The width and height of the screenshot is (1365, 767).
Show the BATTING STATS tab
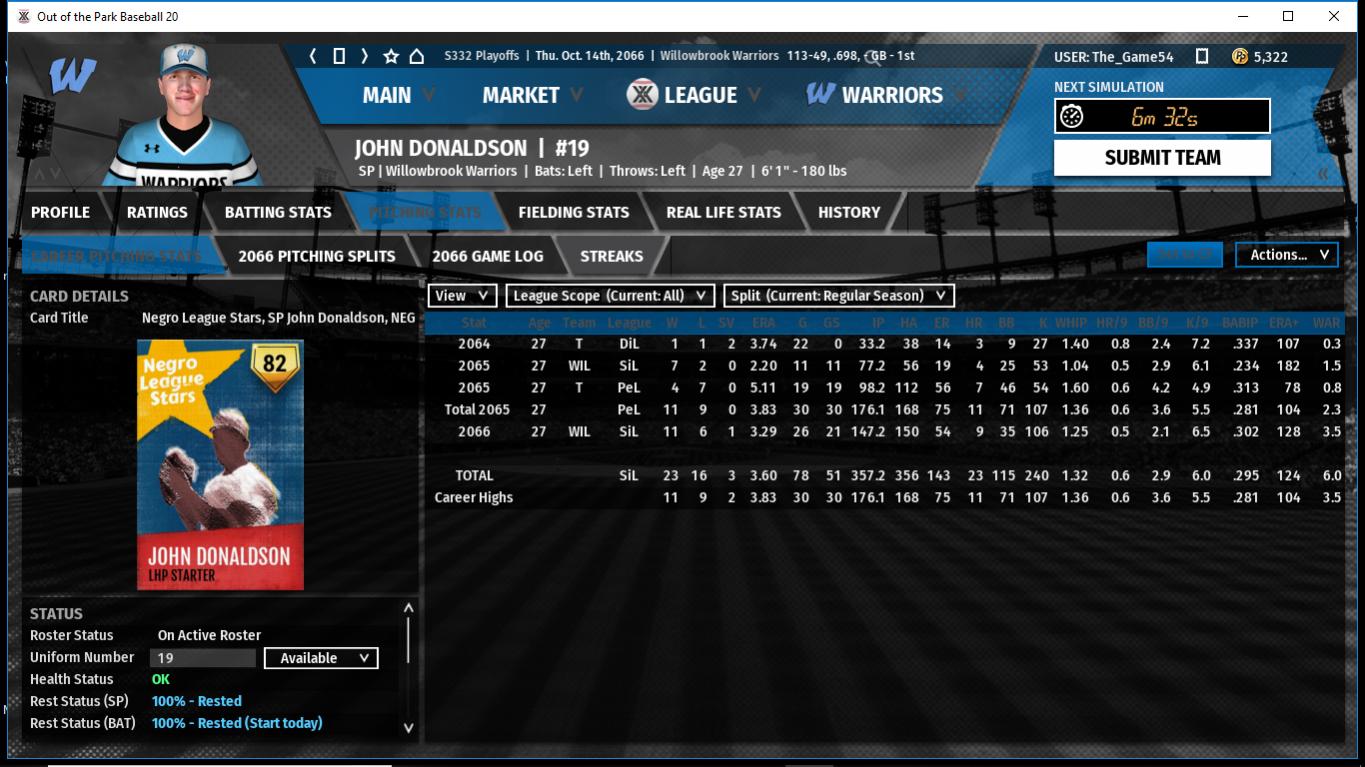coord(277,212)
